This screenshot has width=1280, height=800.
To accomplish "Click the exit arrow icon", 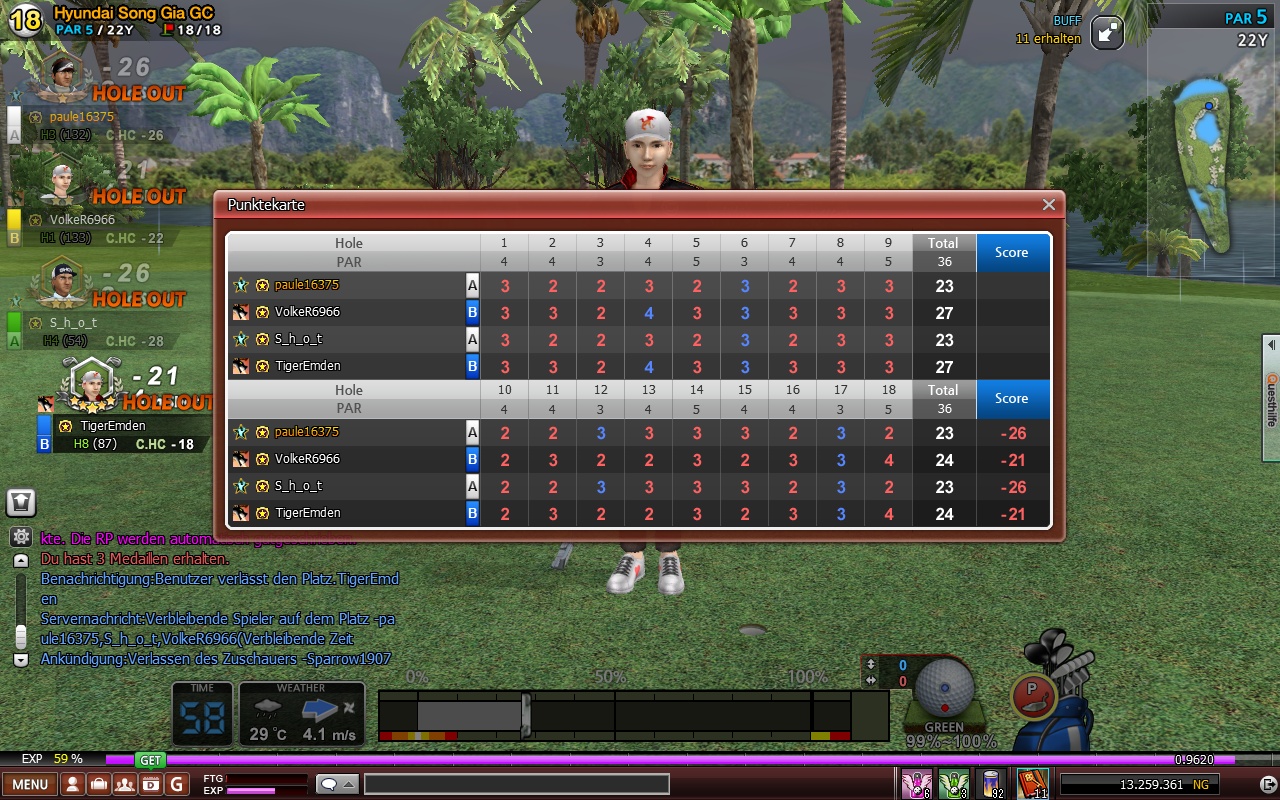I will (1267, 784).
